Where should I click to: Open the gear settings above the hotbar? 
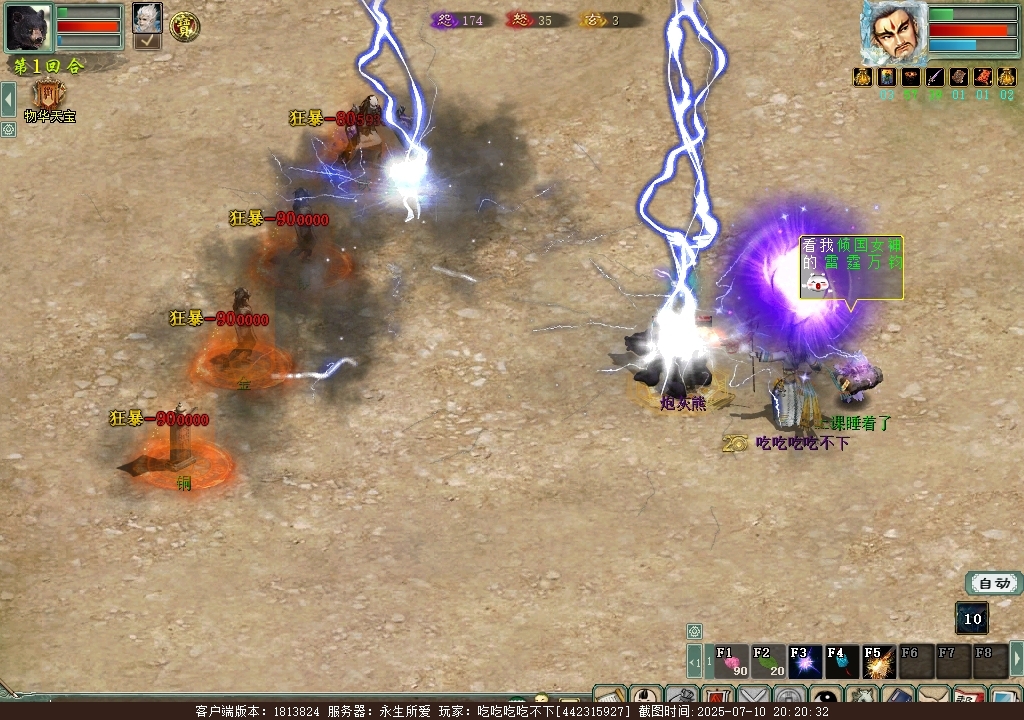point(694,631)
